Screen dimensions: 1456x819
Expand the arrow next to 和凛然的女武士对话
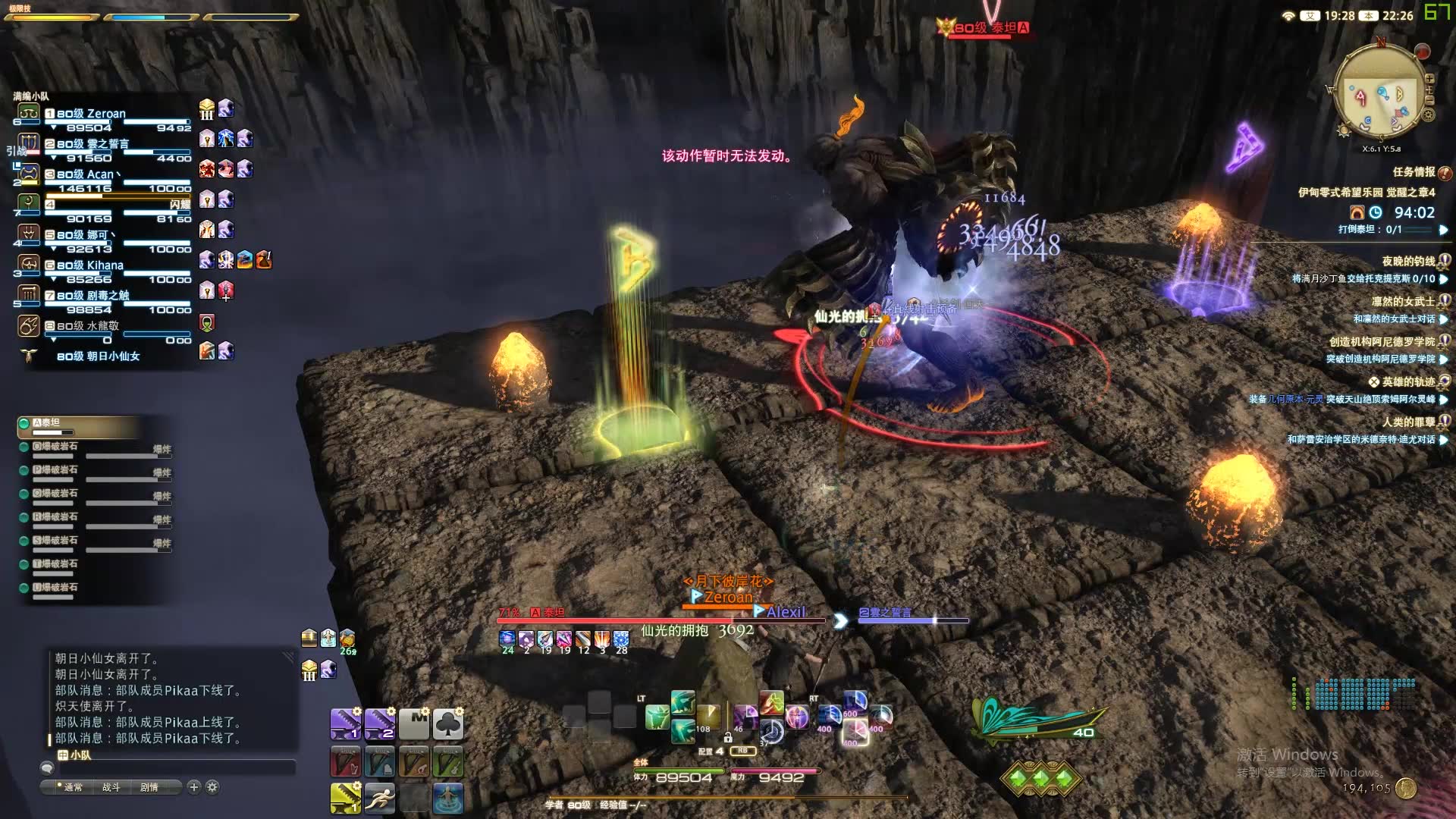point(1443,319)
